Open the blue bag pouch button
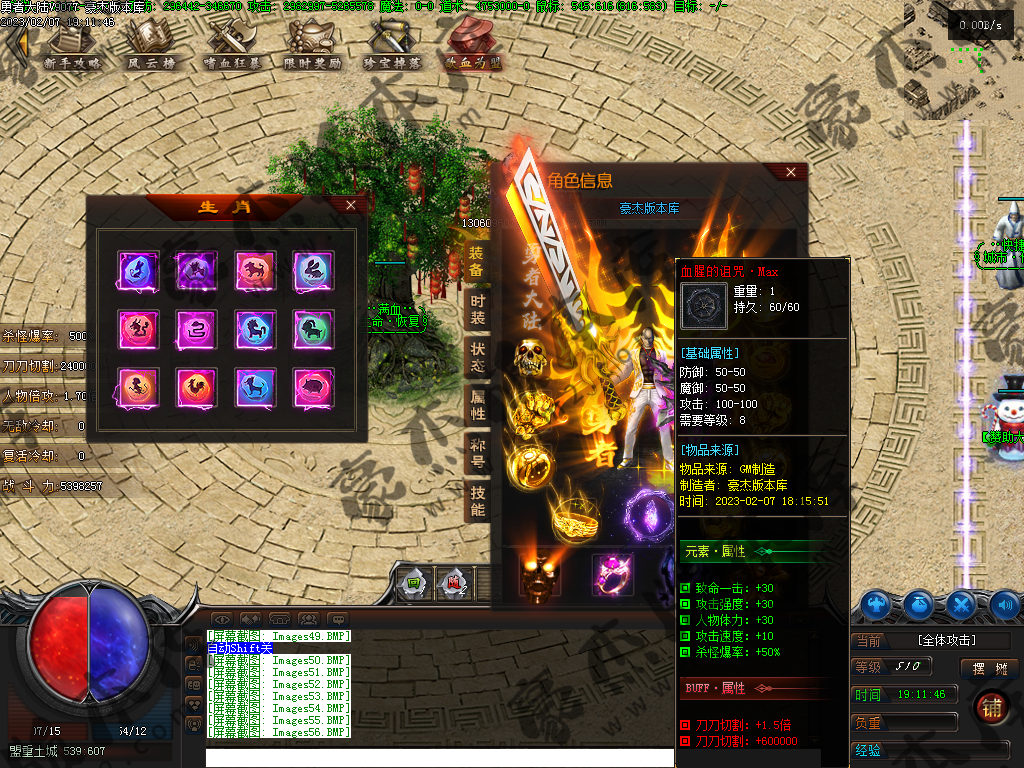 (x=919, y=604)
